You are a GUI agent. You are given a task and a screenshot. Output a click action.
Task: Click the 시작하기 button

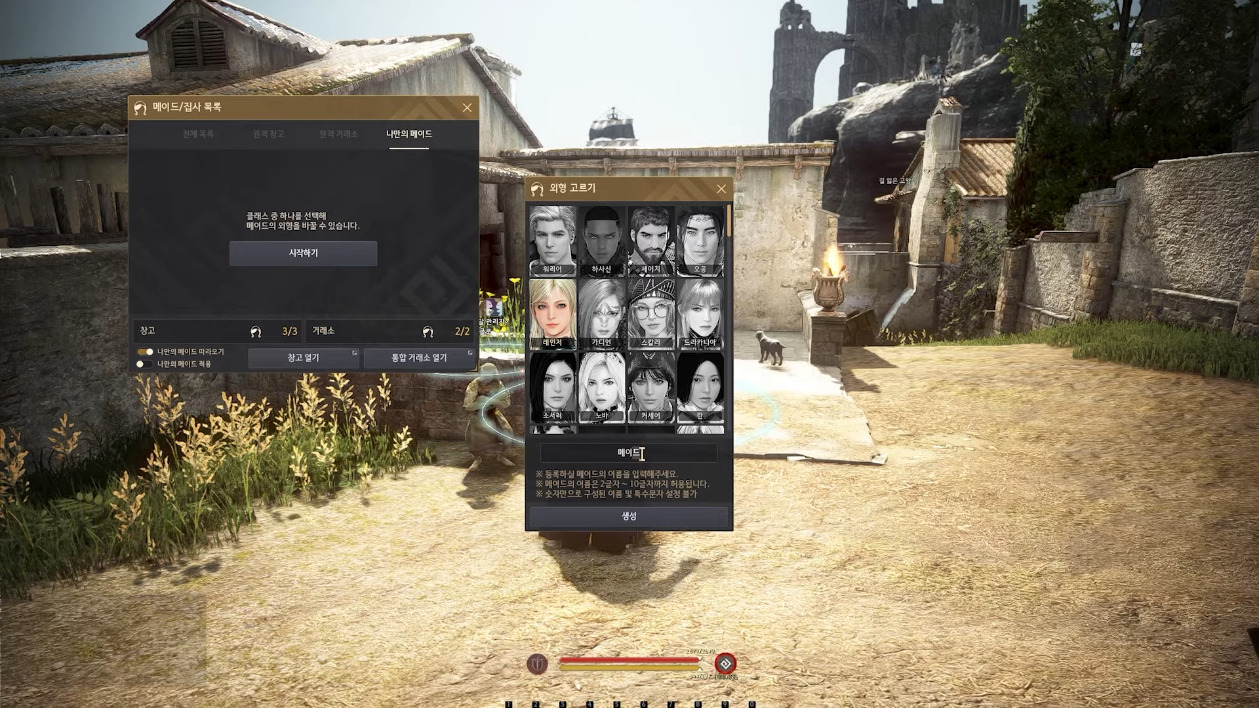click(303, 253)
